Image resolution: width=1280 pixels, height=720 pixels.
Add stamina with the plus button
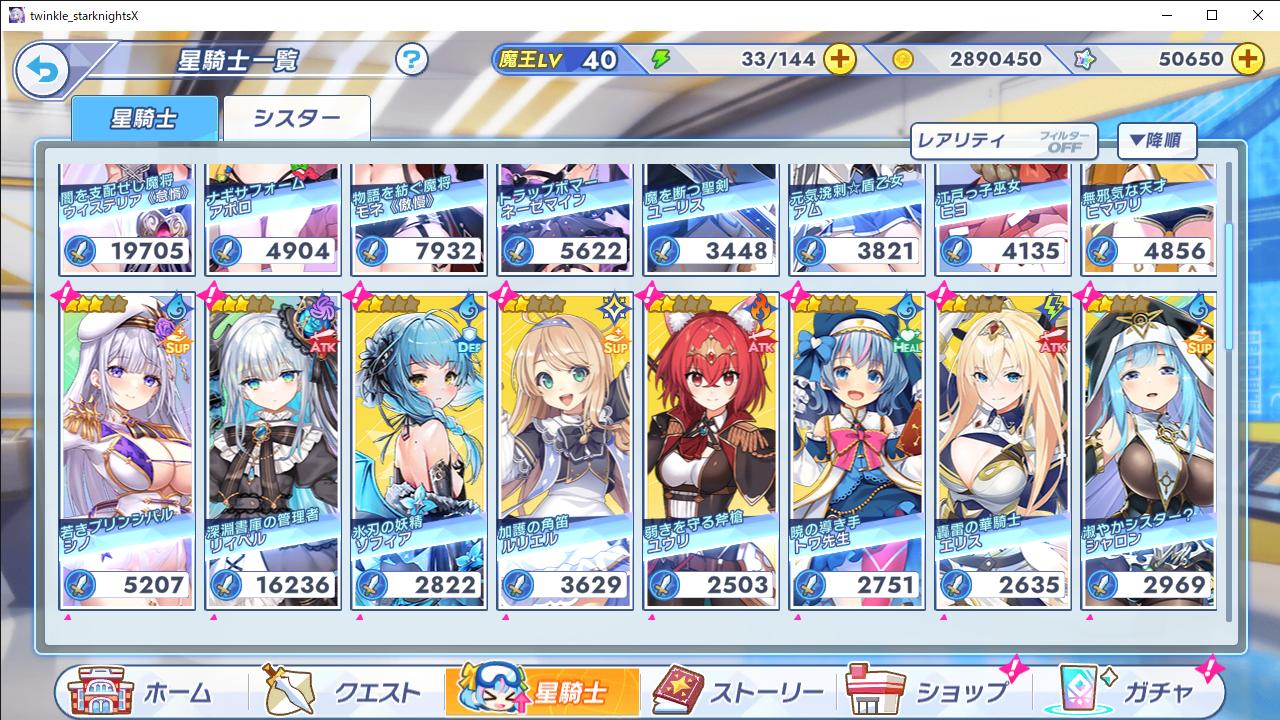[x=839, y=59]
